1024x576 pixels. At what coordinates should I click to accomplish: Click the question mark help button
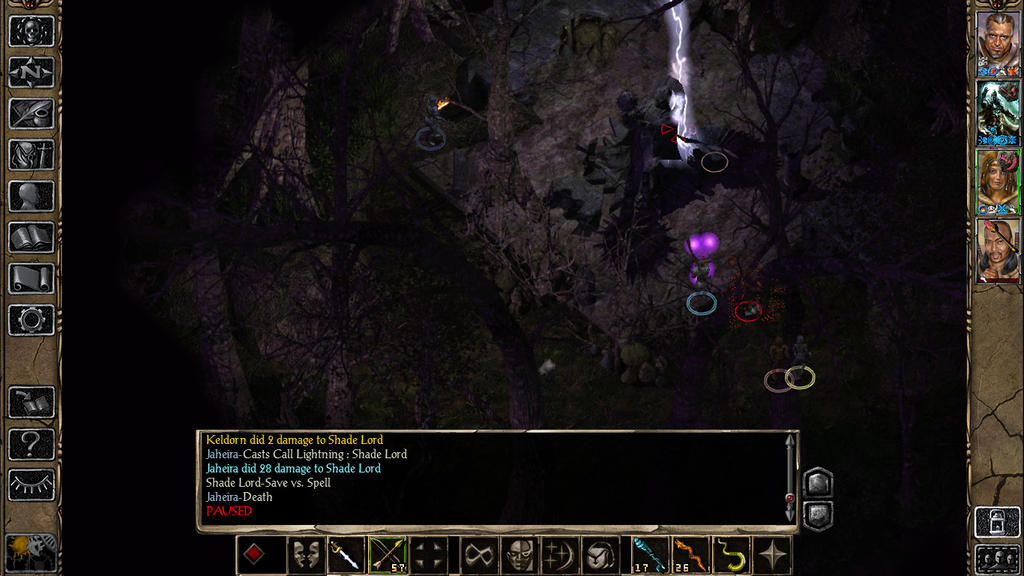31,443
